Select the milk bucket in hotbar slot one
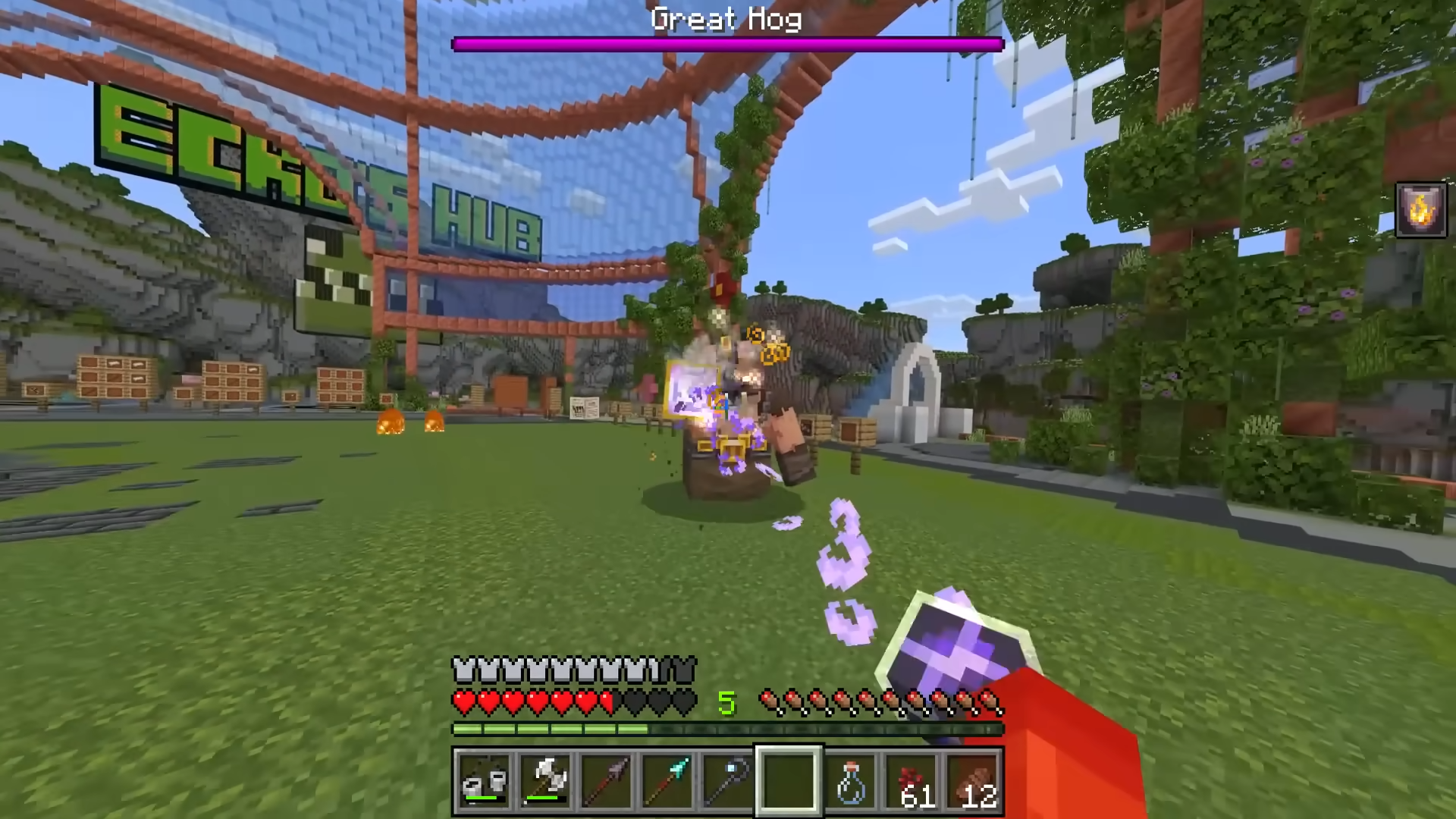This screenshot has height=819, width=1456. tap(485, 781)
